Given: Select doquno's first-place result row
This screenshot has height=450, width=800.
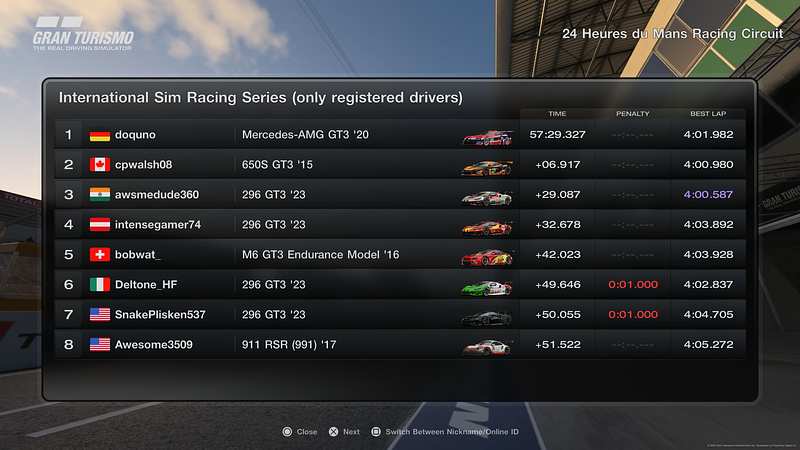Looking at the screenshot, I should click(x=400, y=135).
